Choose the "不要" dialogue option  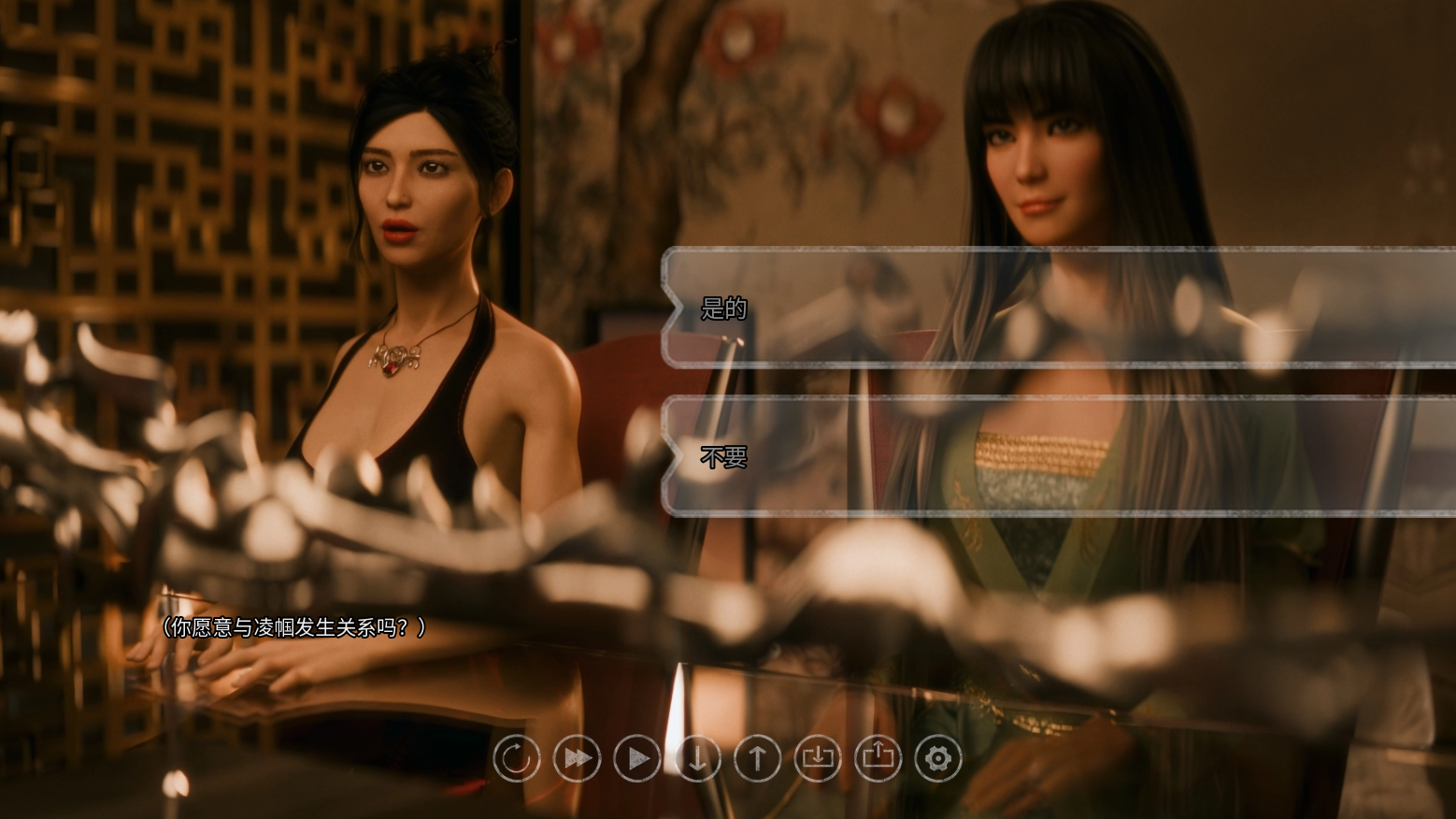click(1056, 457)
